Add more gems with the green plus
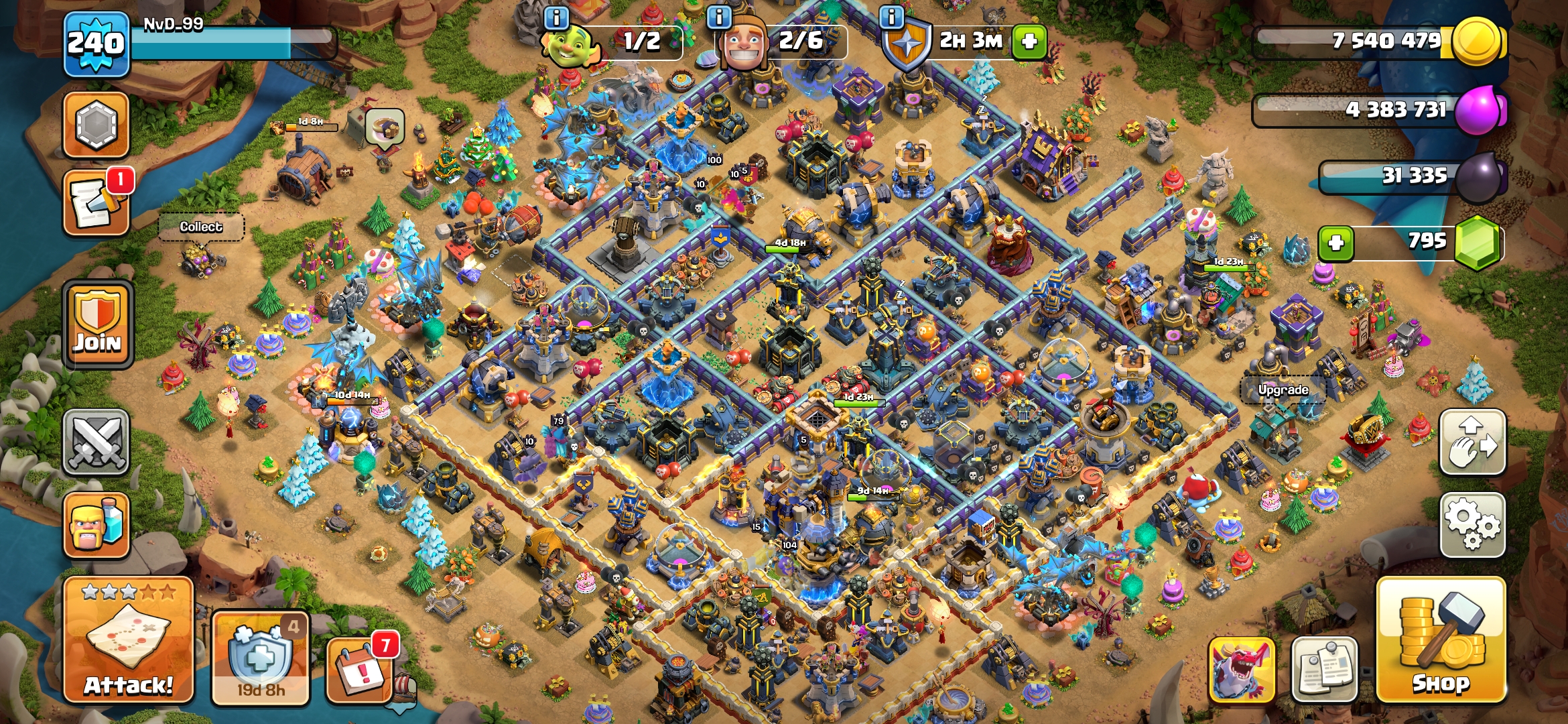This screenshot has height=724, width=1568. (1335, 243)
